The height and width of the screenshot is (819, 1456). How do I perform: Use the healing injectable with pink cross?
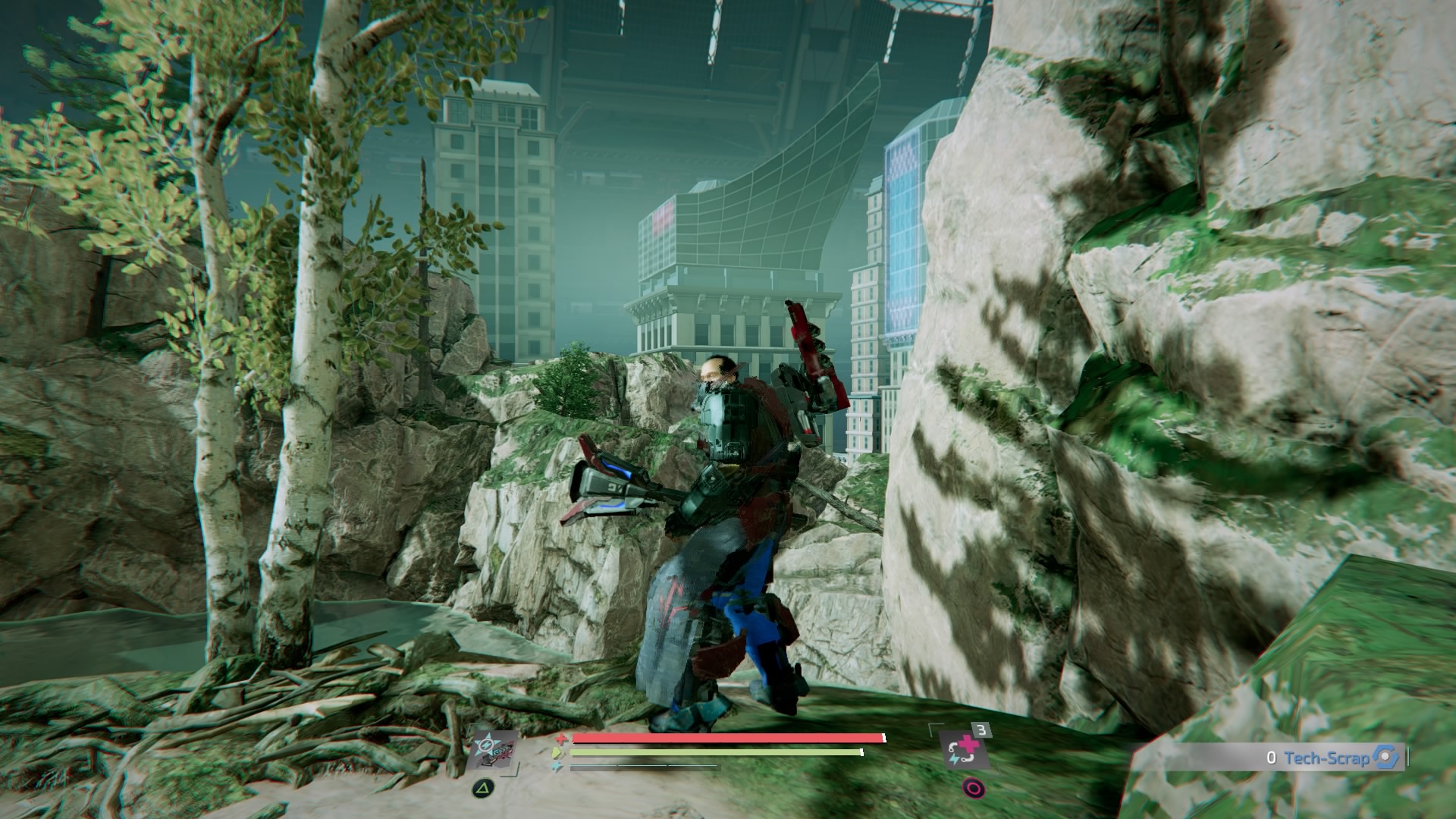(965, 751)
